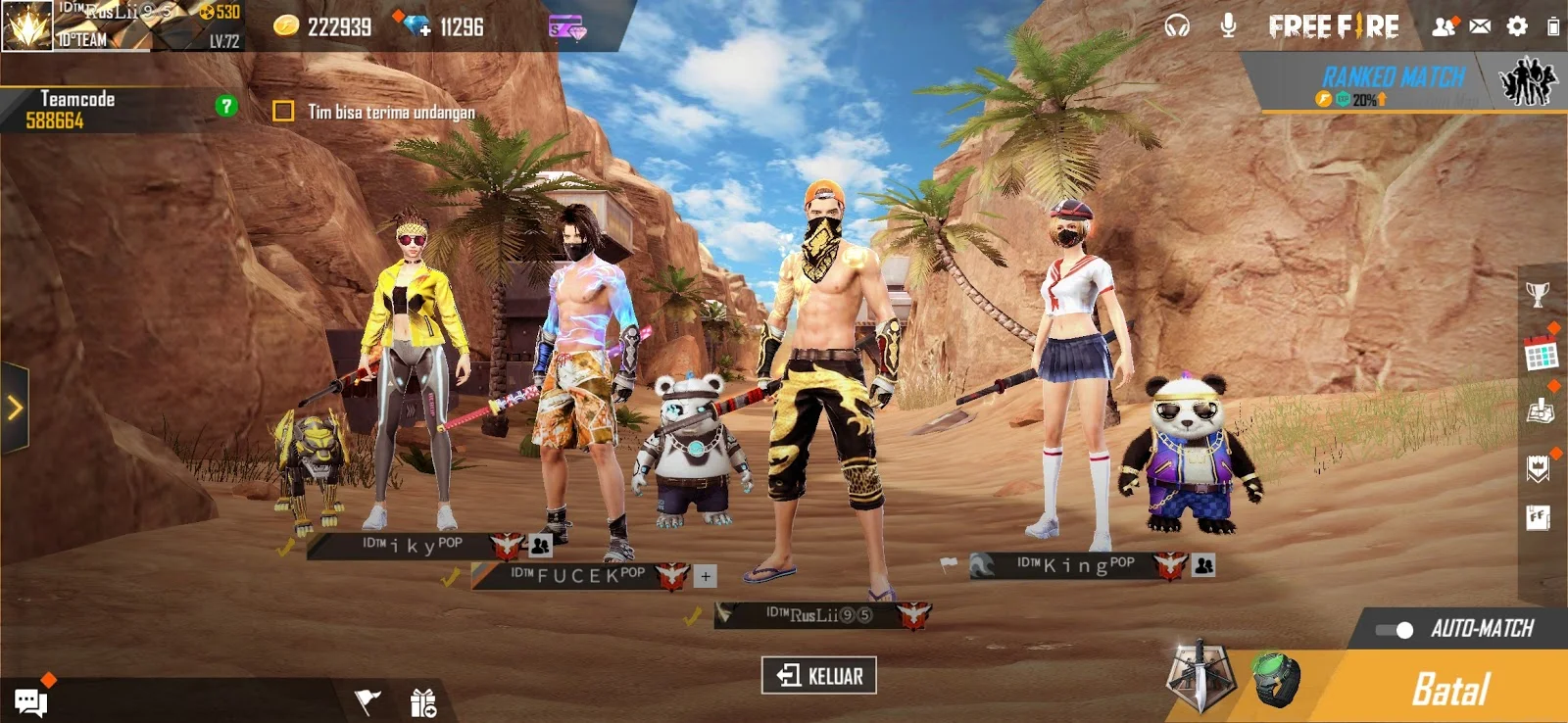Toggle the headphones voice icon

pos(1177,26)
